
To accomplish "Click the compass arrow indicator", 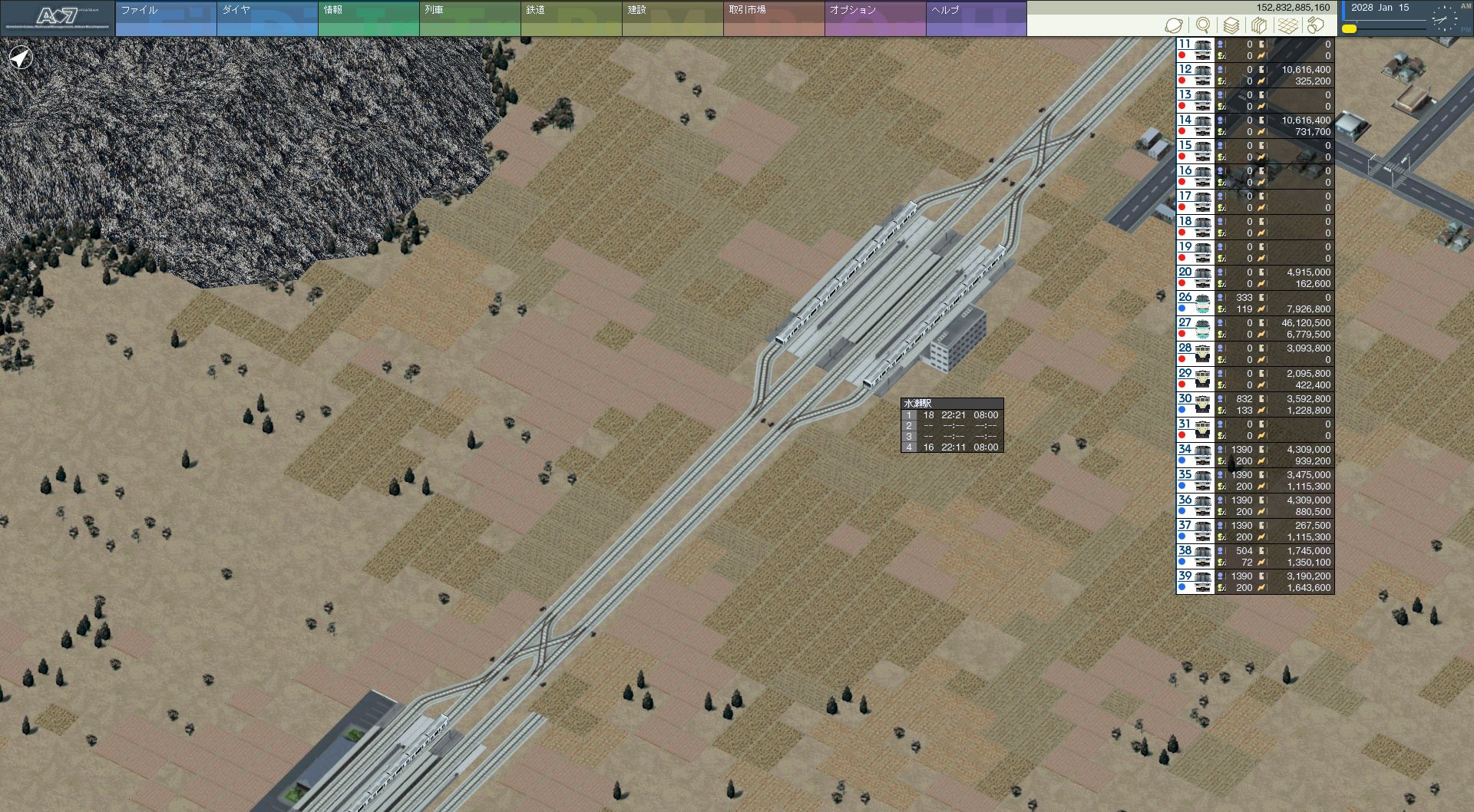I will click(21, 57).
